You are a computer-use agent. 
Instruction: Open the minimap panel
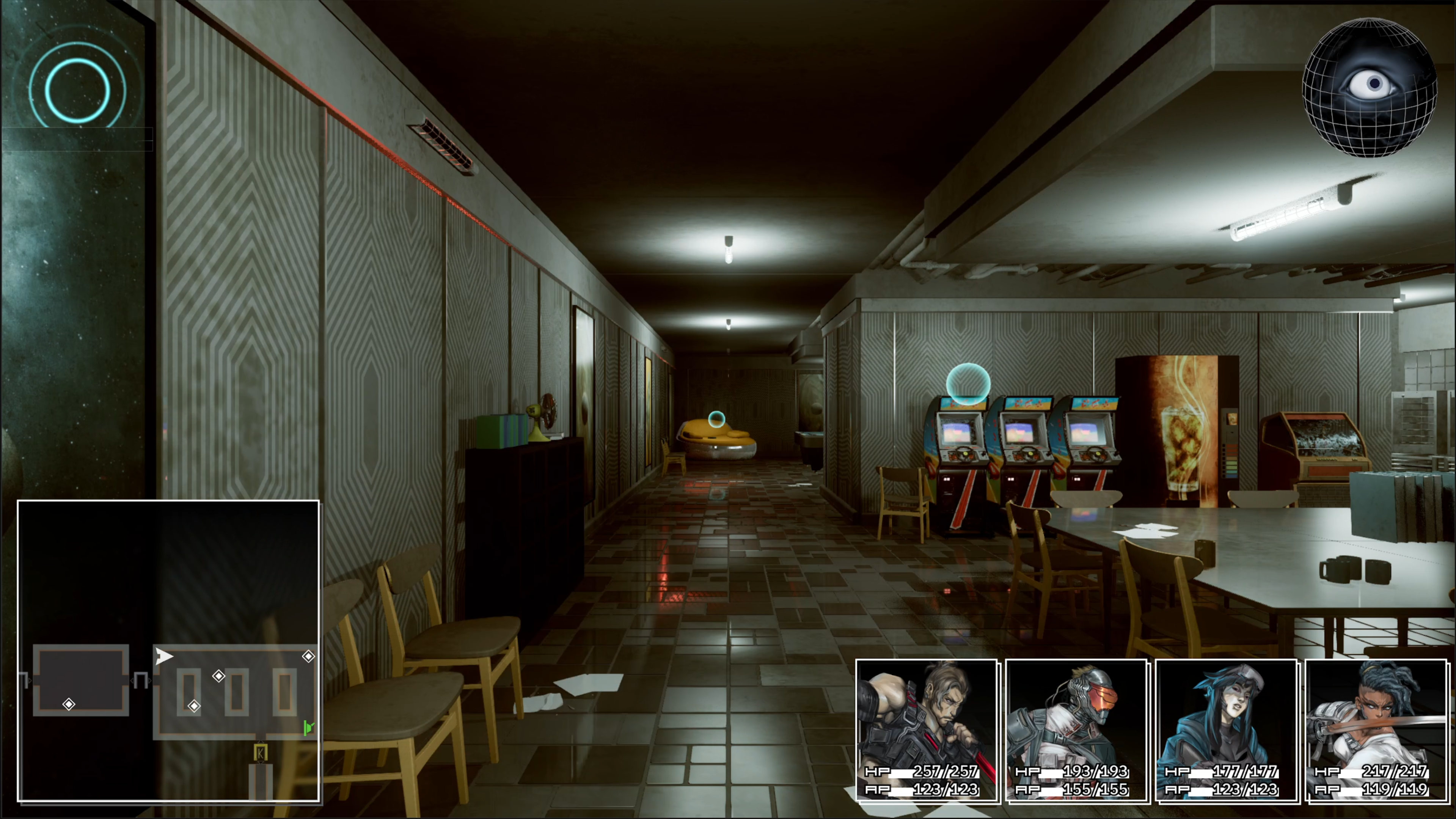click(168, 650)
